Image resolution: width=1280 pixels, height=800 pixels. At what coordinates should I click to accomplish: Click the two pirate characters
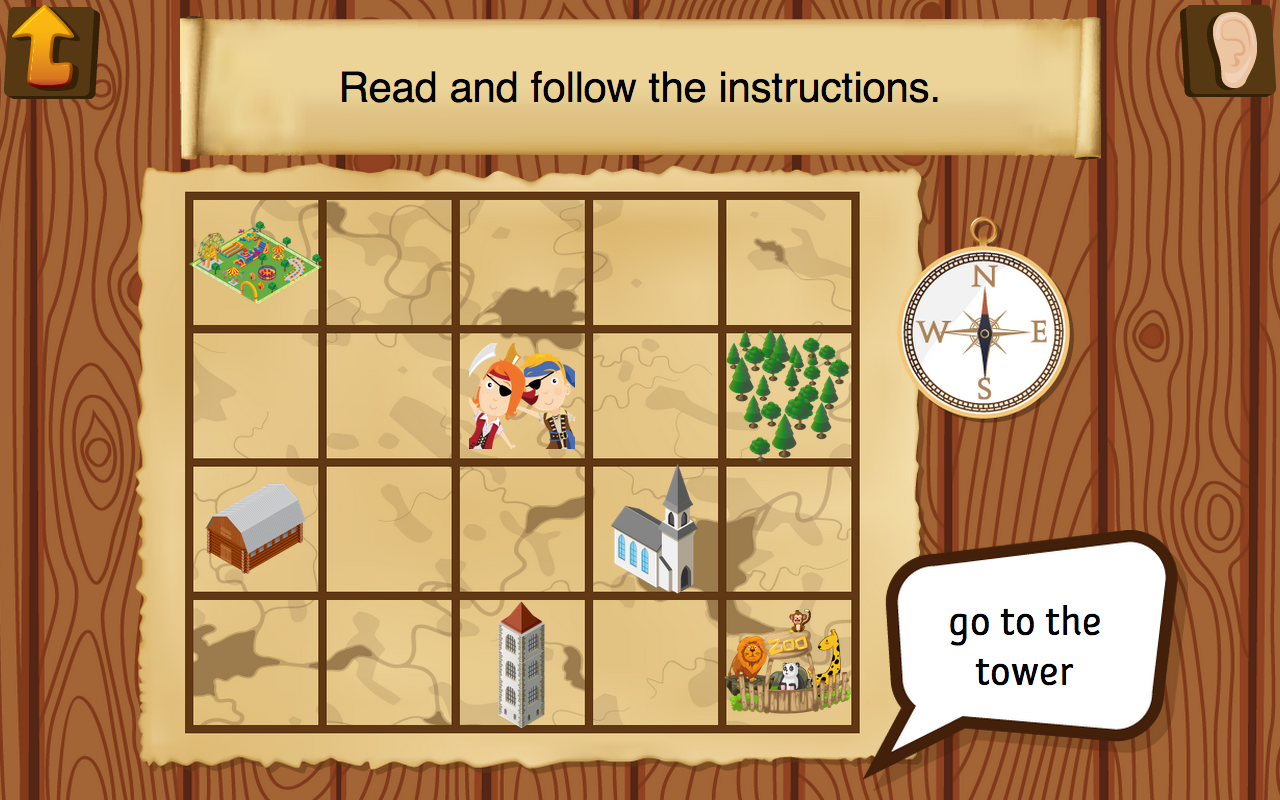tap(520, 395)
